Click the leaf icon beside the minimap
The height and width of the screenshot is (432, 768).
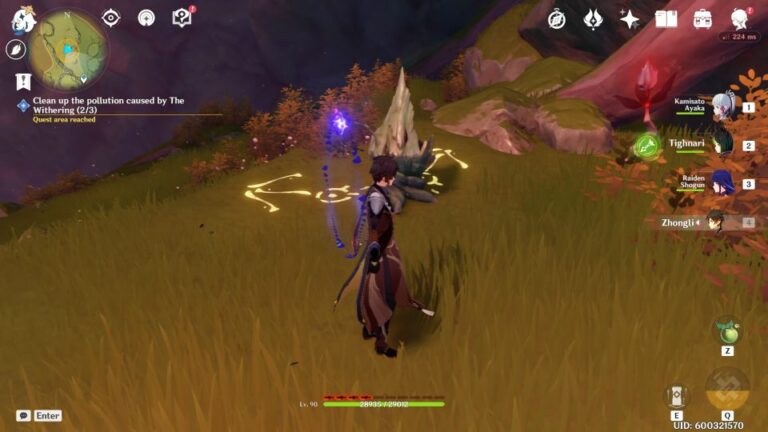pyautogui.click(x=17, y=49)
